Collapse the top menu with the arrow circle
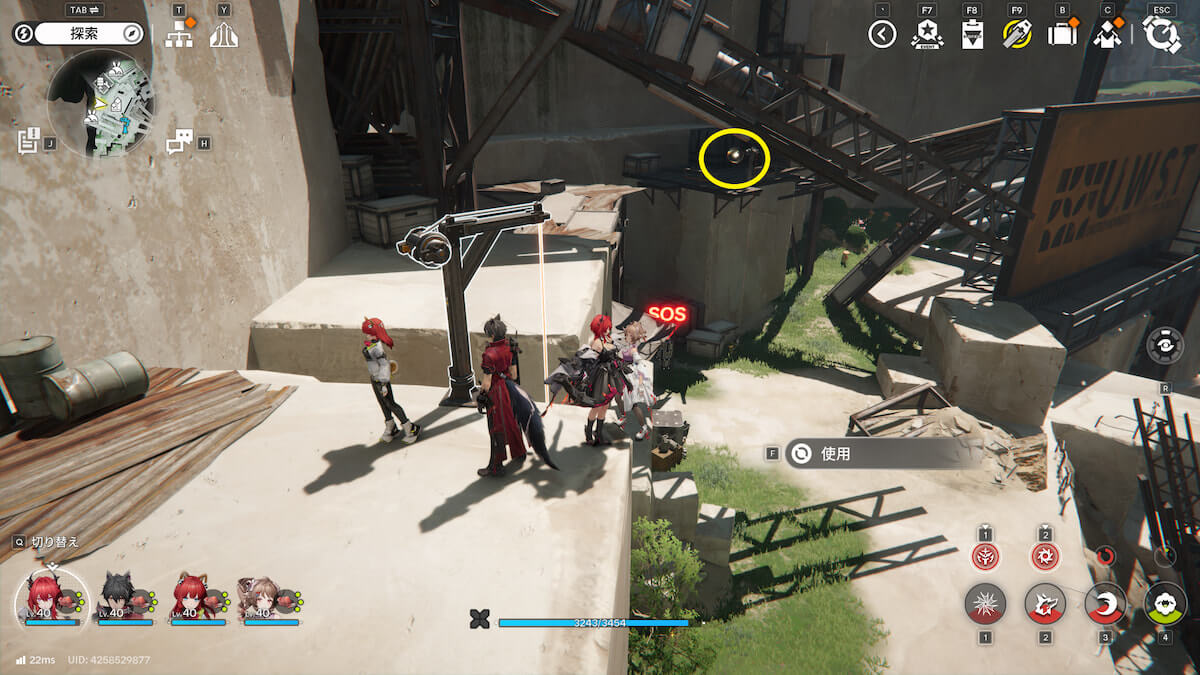 point(881,35)
